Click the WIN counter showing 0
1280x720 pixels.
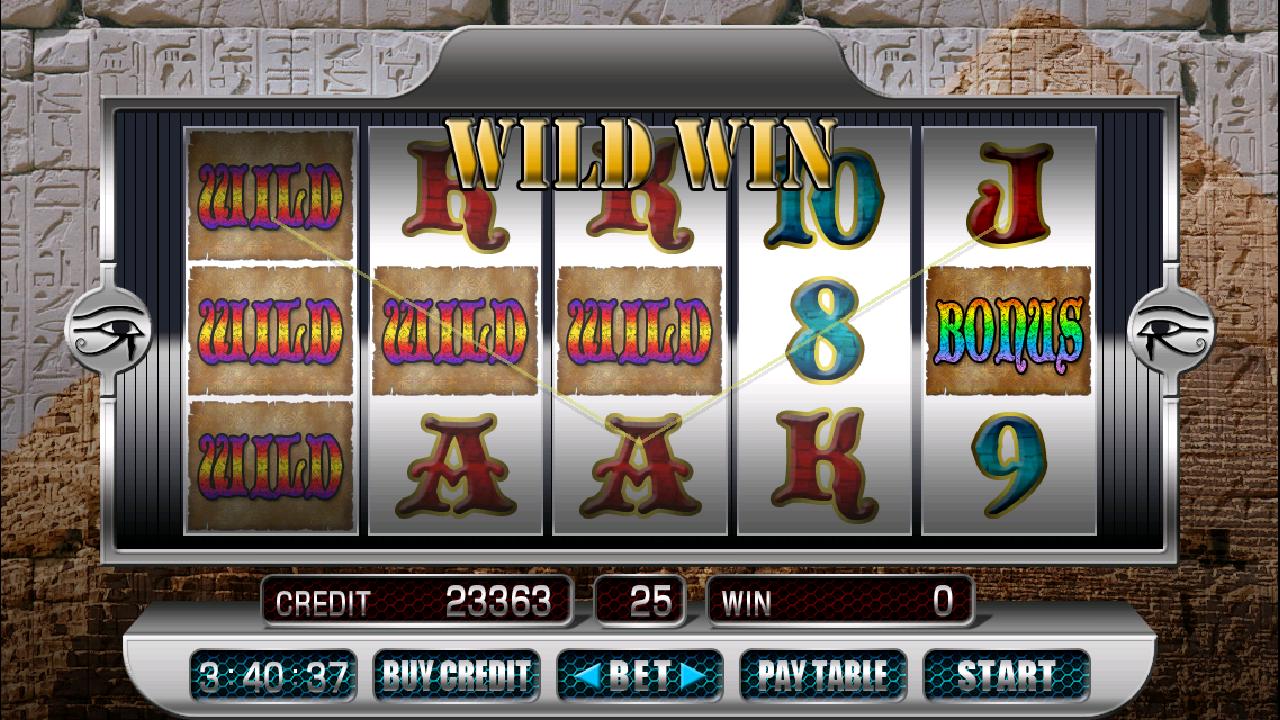tap(840, 601)
